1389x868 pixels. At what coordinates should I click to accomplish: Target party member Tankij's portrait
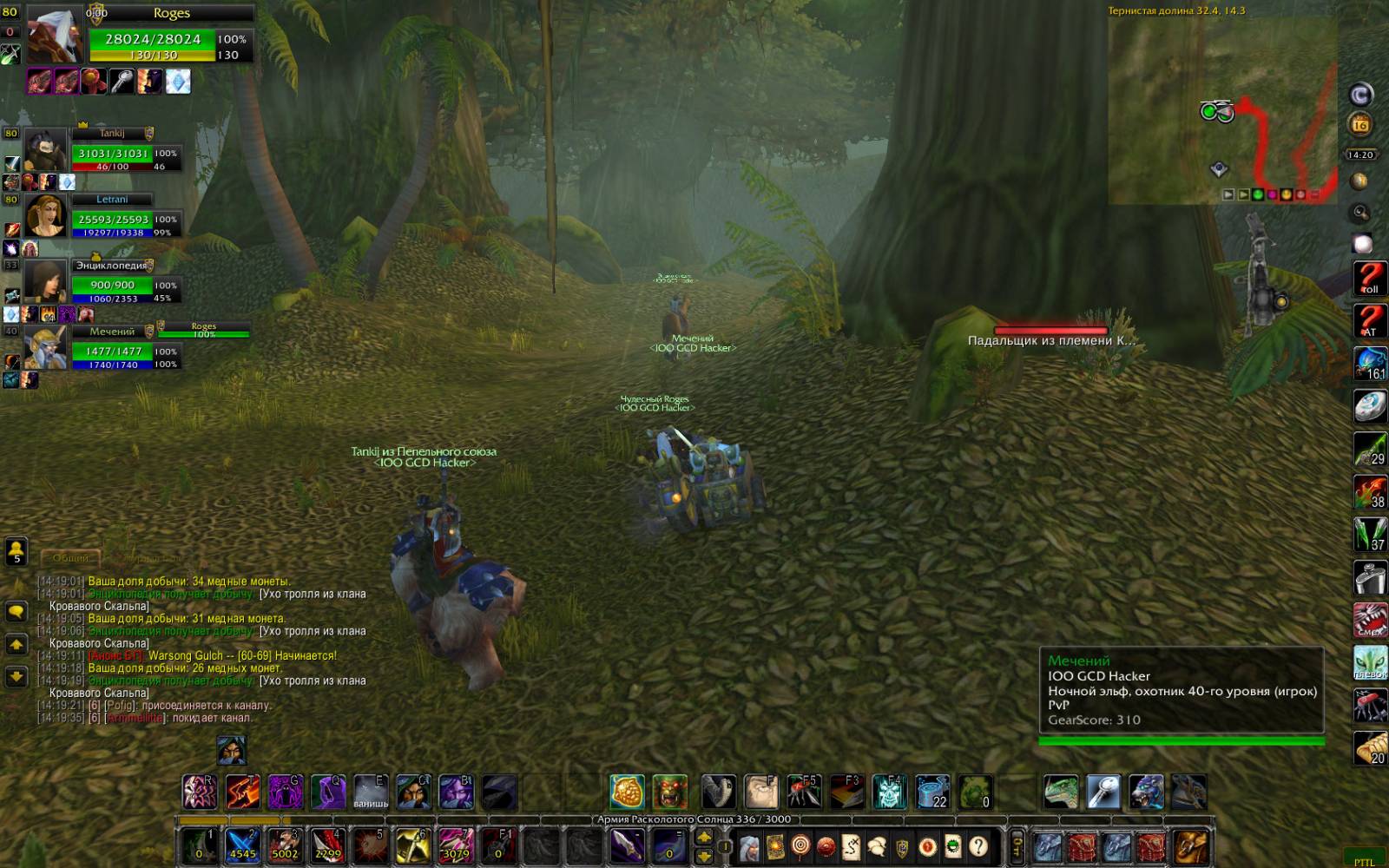point(45,152)
